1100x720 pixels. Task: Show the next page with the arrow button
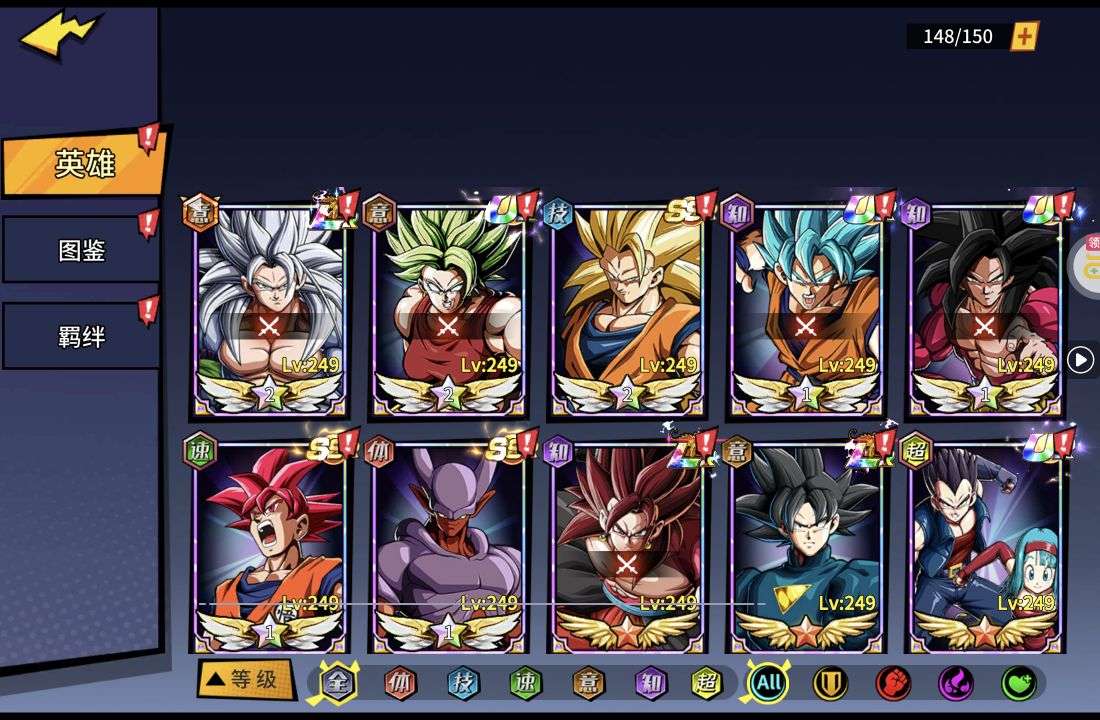(x=1080, y=360)
